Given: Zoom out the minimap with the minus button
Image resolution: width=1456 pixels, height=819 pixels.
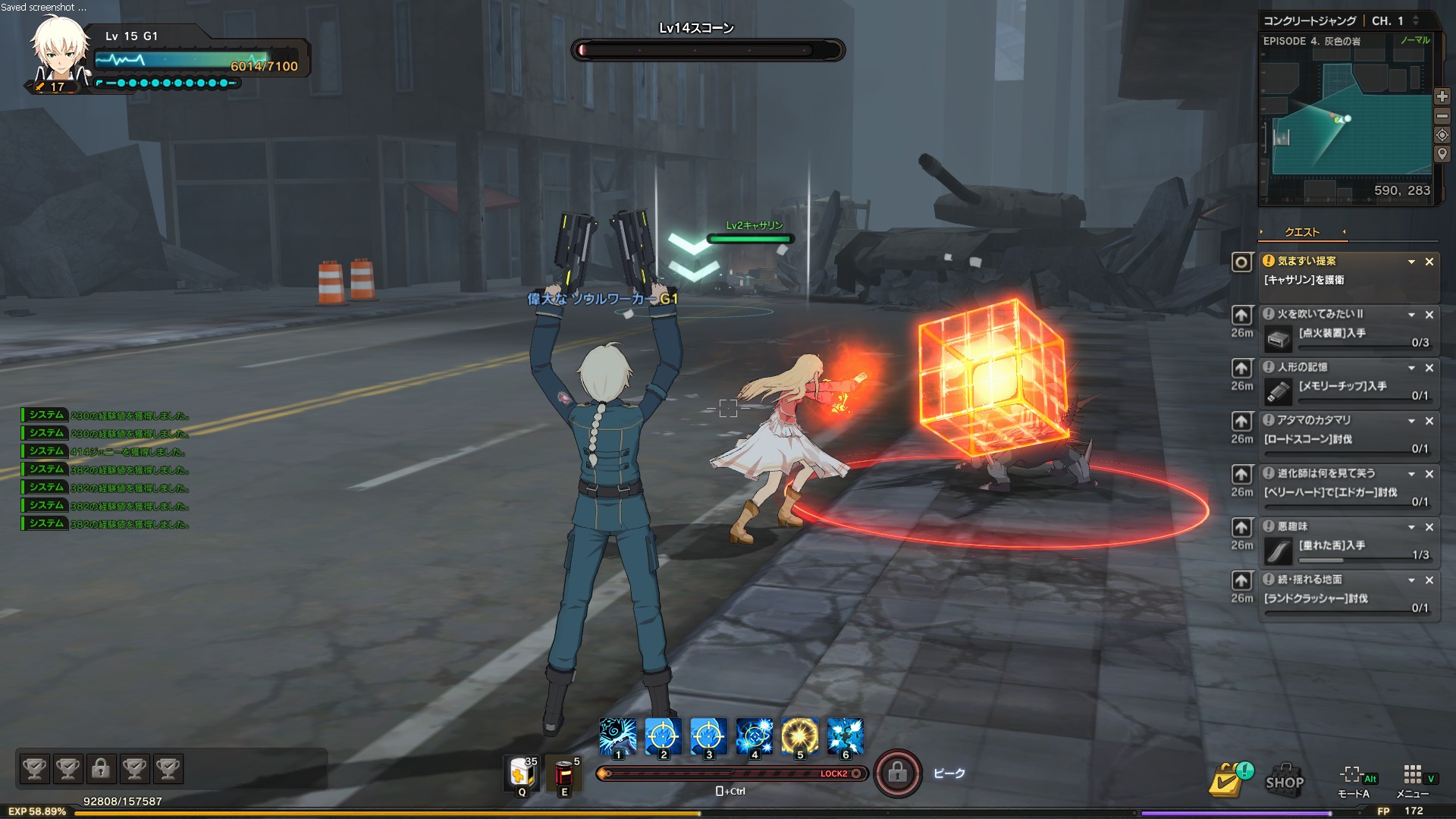Looking at the screenshot, I should 1442,116.
